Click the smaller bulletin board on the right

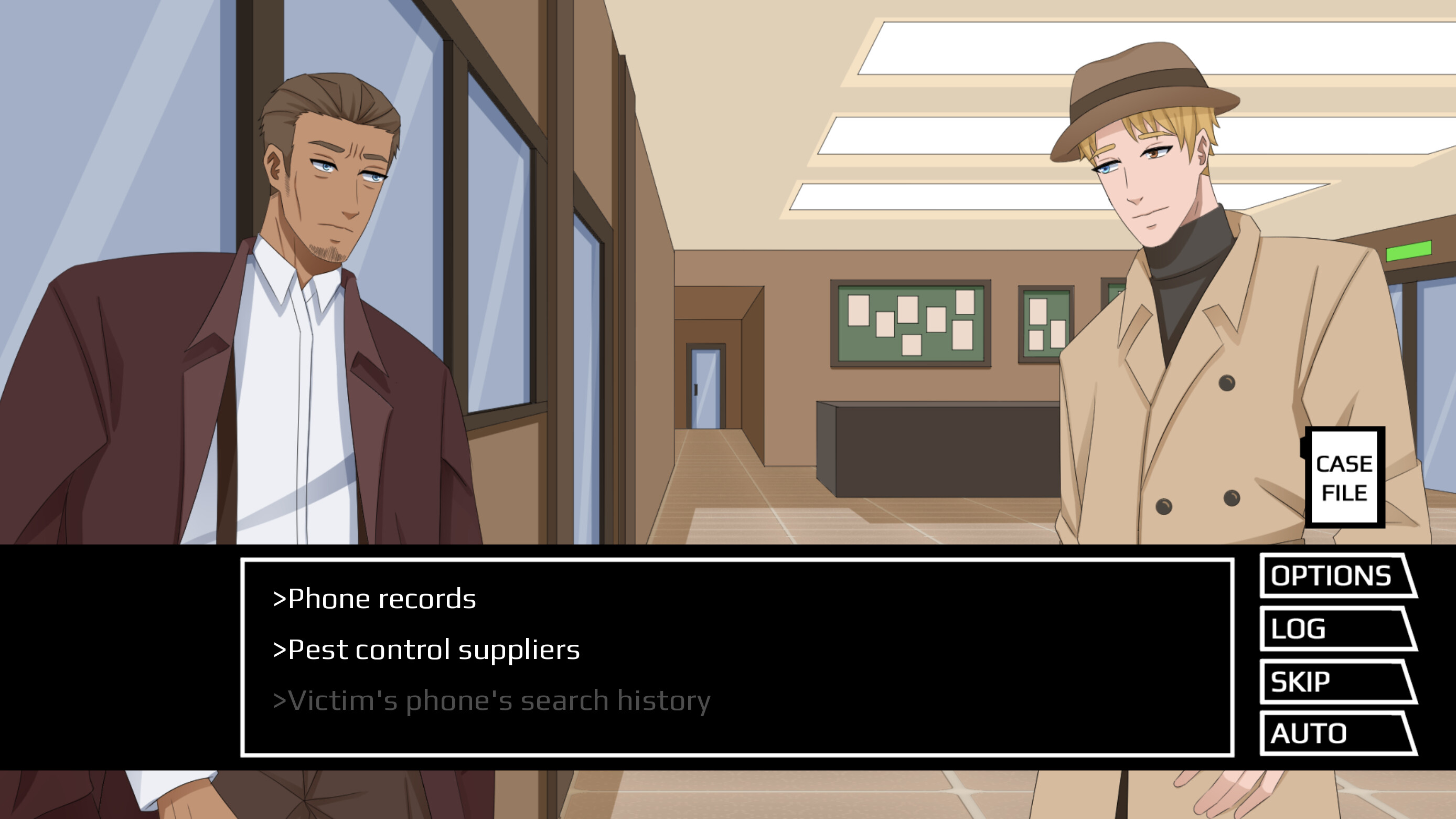1046,322
